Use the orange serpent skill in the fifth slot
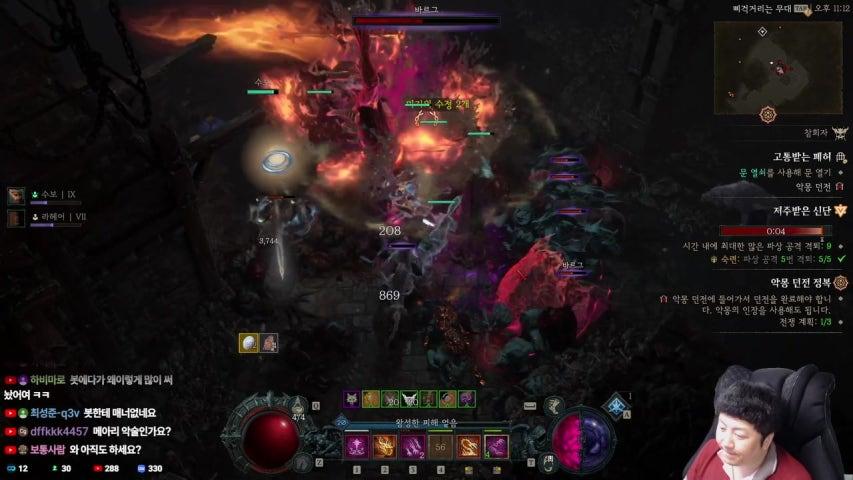 [x=469, y=447]
